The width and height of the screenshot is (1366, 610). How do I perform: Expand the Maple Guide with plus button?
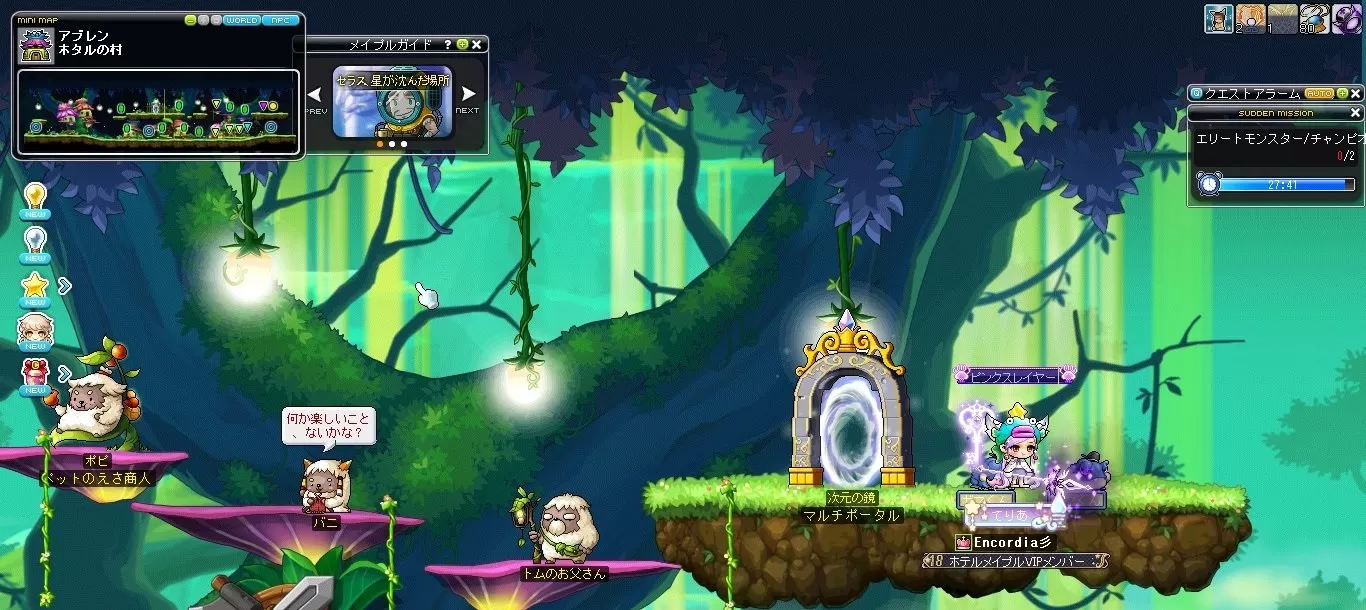point(462,45)
